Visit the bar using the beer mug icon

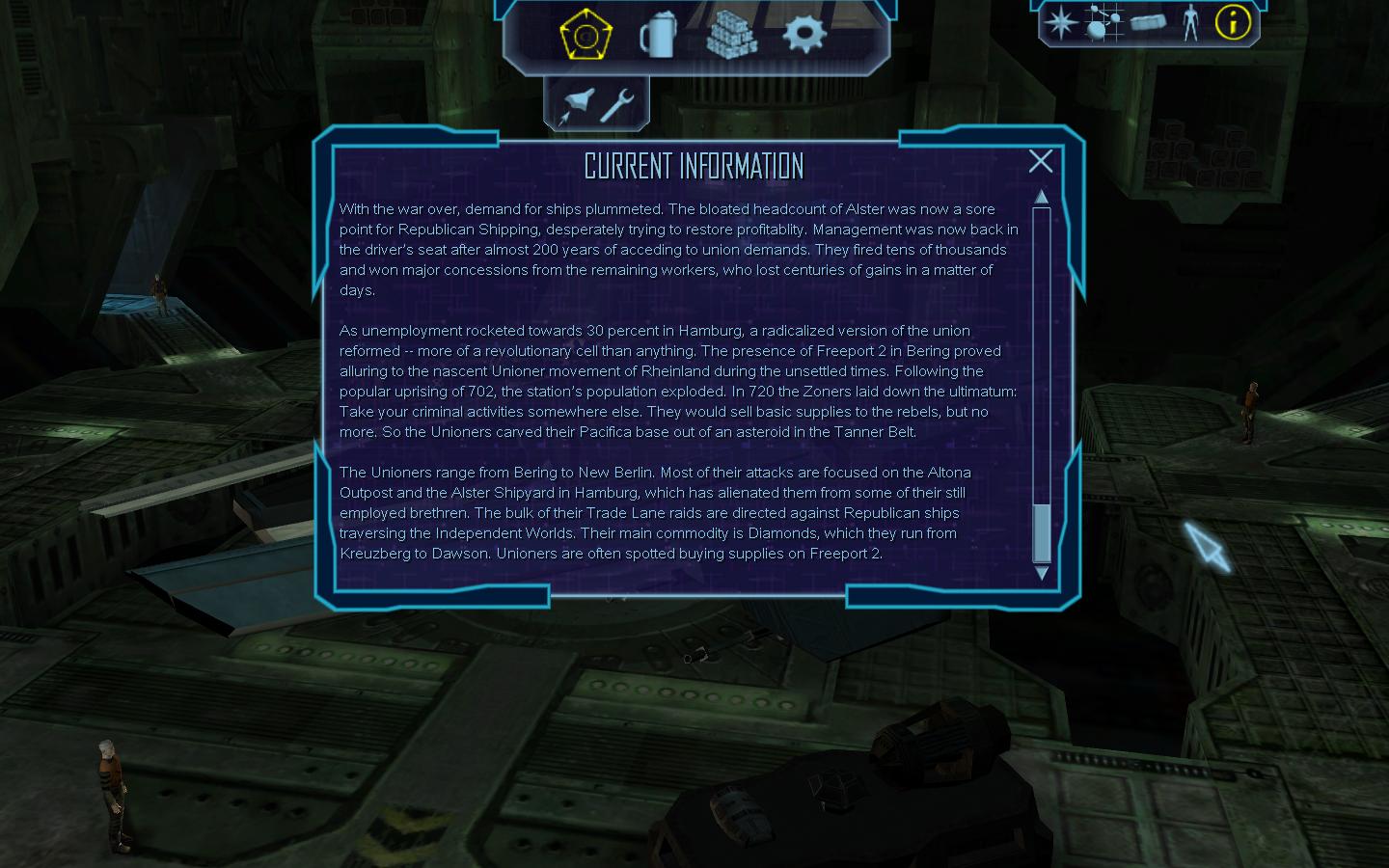tap(658, 36)
